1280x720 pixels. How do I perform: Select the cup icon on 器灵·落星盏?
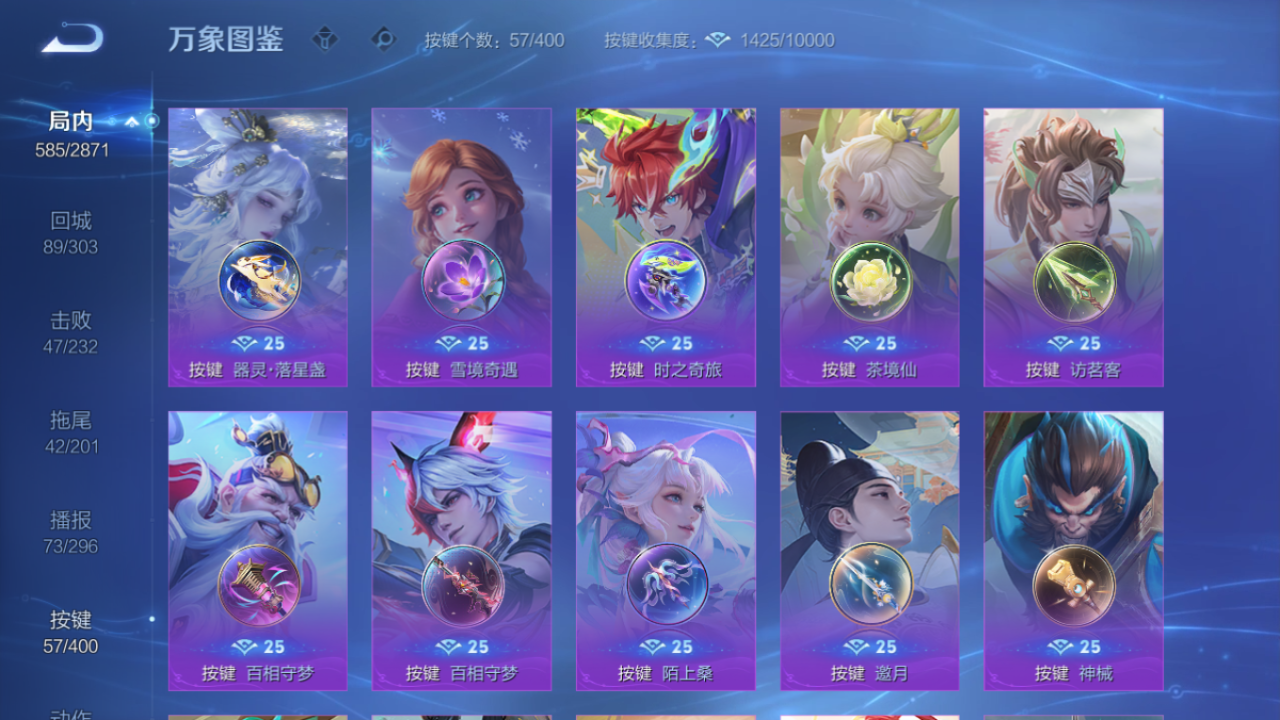tap(257, 282)
